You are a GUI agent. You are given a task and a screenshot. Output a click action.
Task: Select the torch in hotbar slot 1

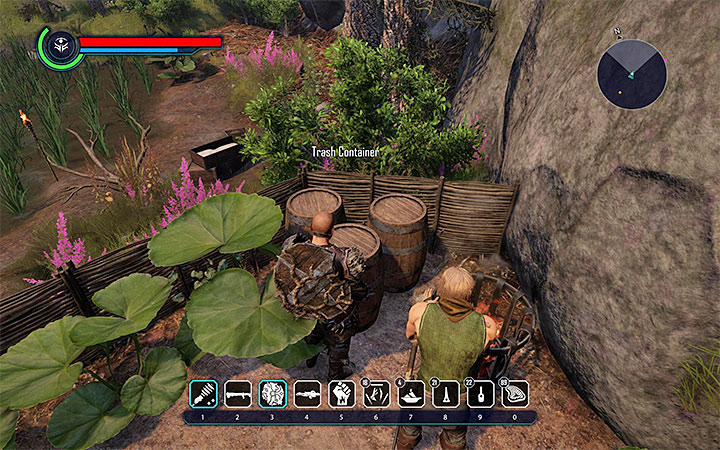[202, 392]
